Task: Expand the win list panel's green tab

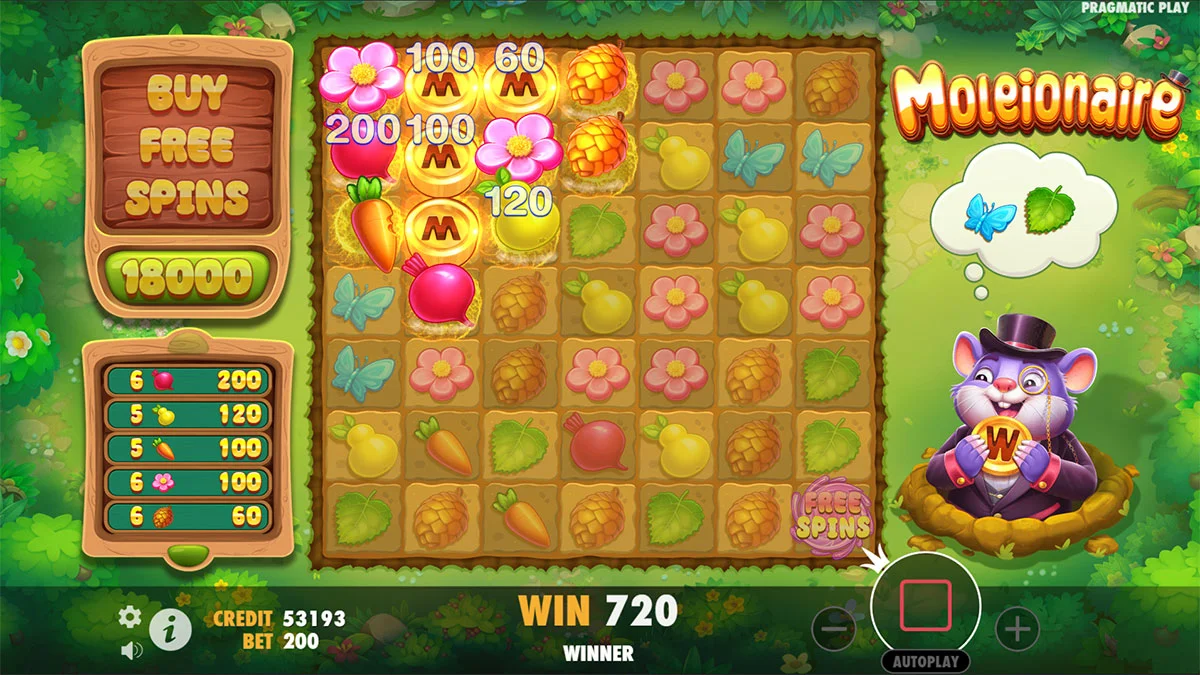Action: tap(187, 553)
